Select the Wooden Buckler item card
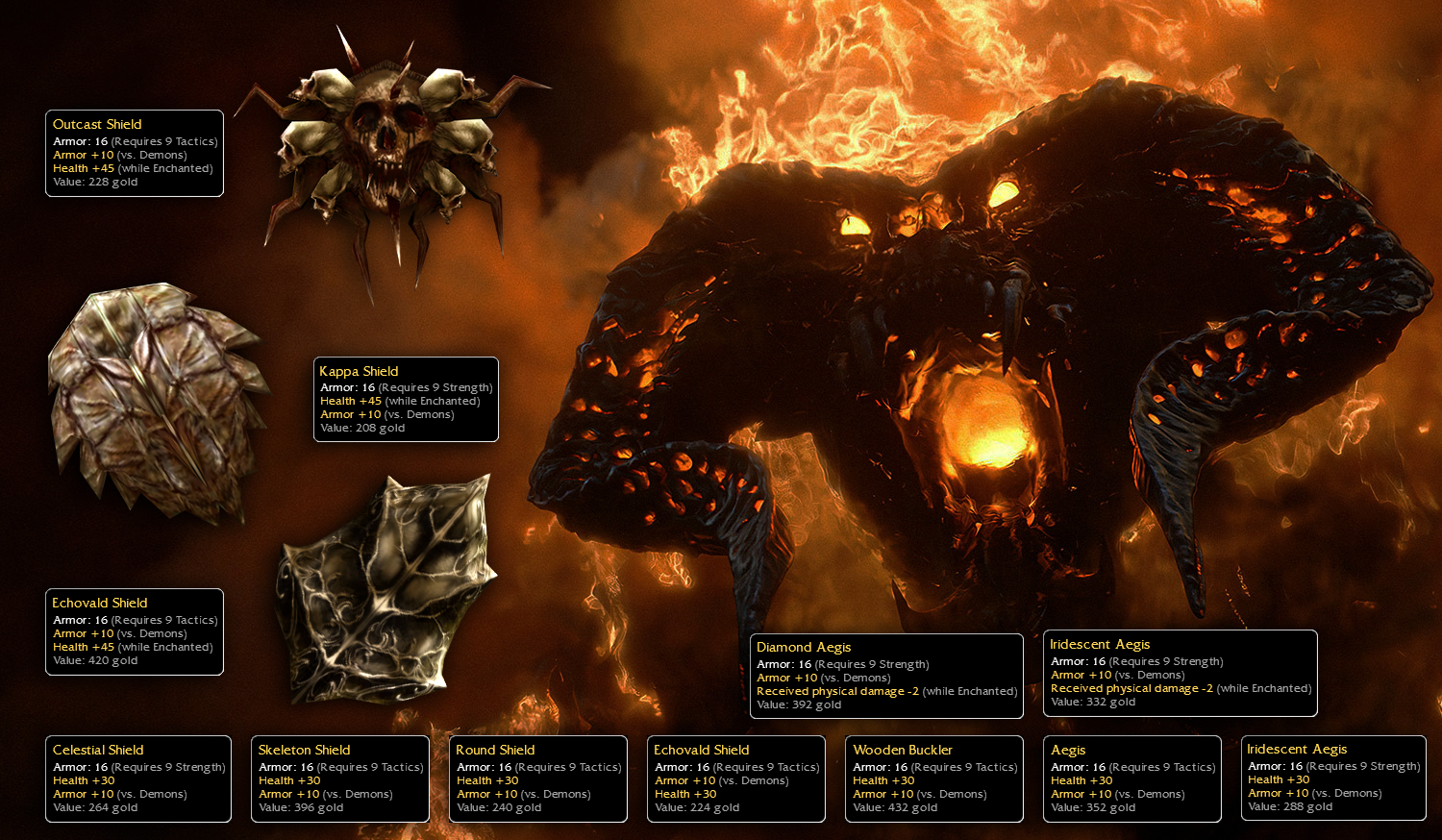 point(934,778)
